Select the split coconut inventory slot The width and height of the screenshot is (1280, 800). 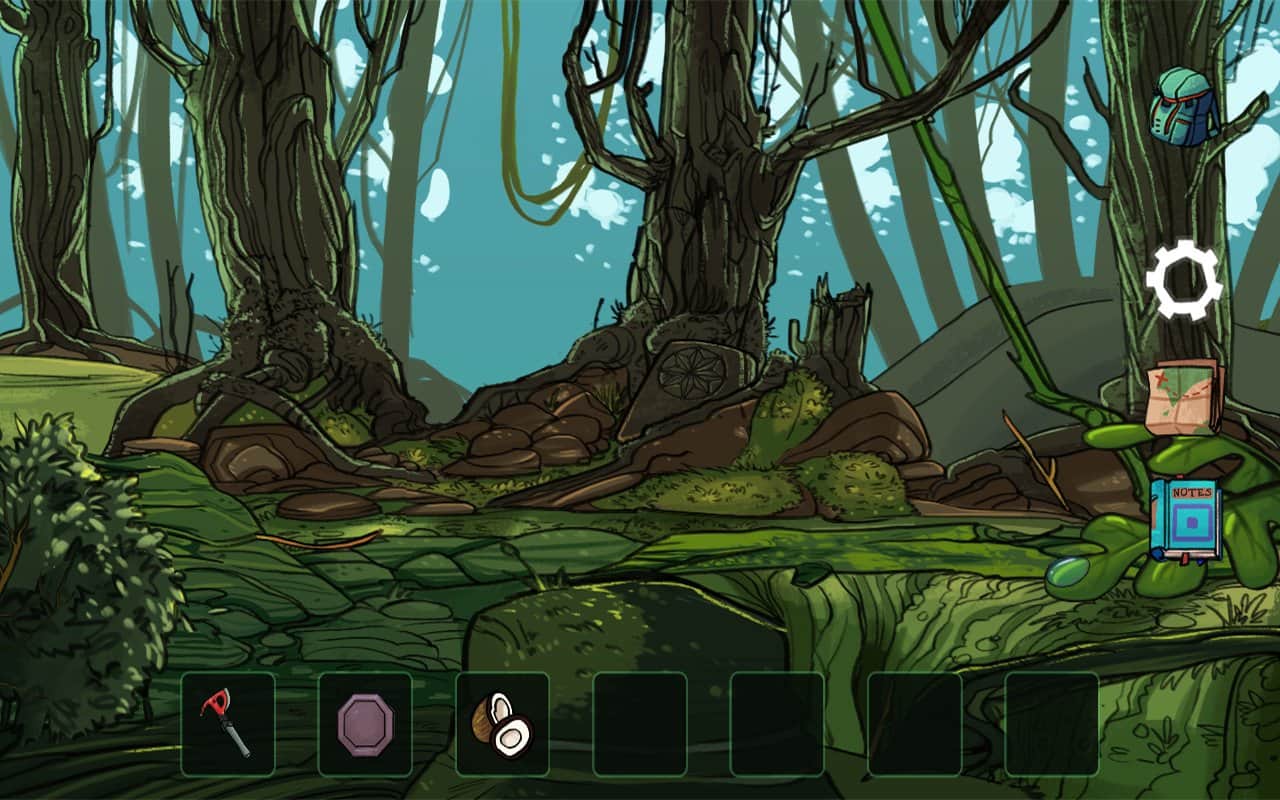tap(502, 724)
